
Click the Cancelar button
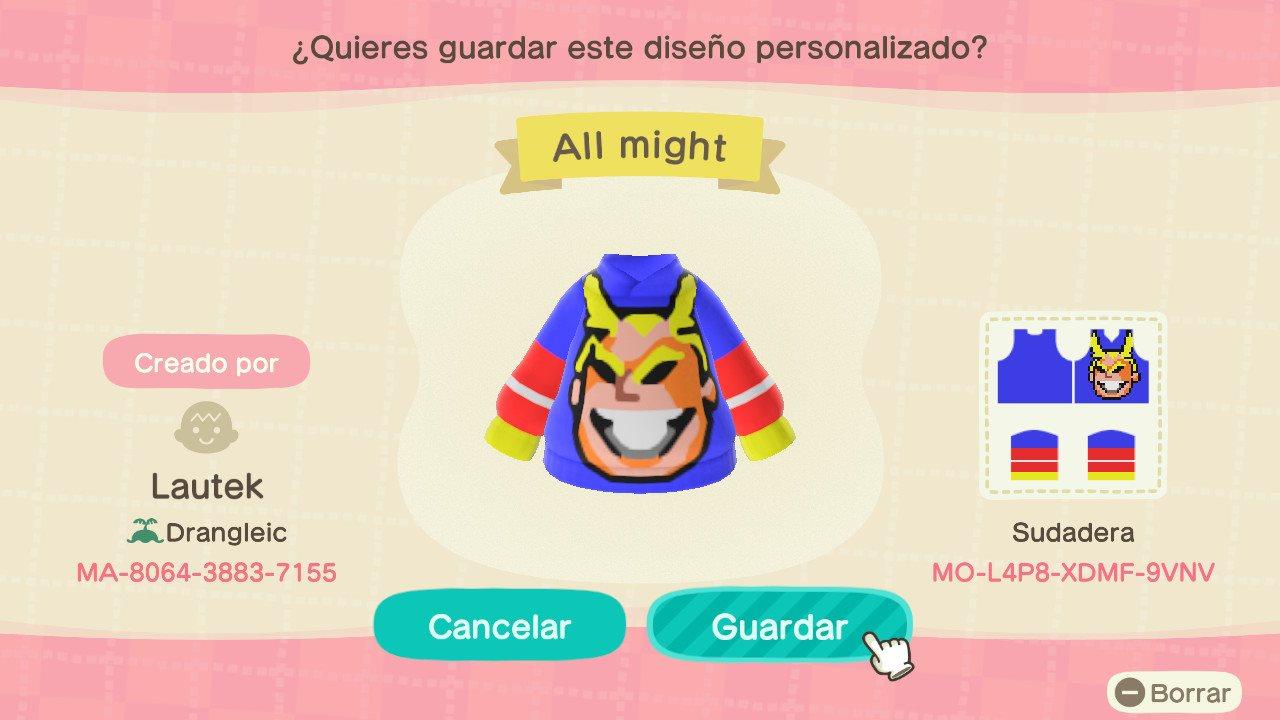pyautogui.click(x=498, y=625)
